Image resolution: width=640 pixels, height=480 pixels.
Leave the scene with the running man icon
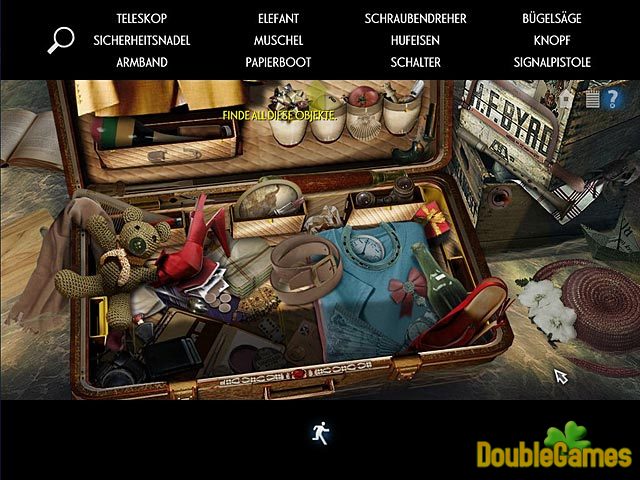pos(320,432)
